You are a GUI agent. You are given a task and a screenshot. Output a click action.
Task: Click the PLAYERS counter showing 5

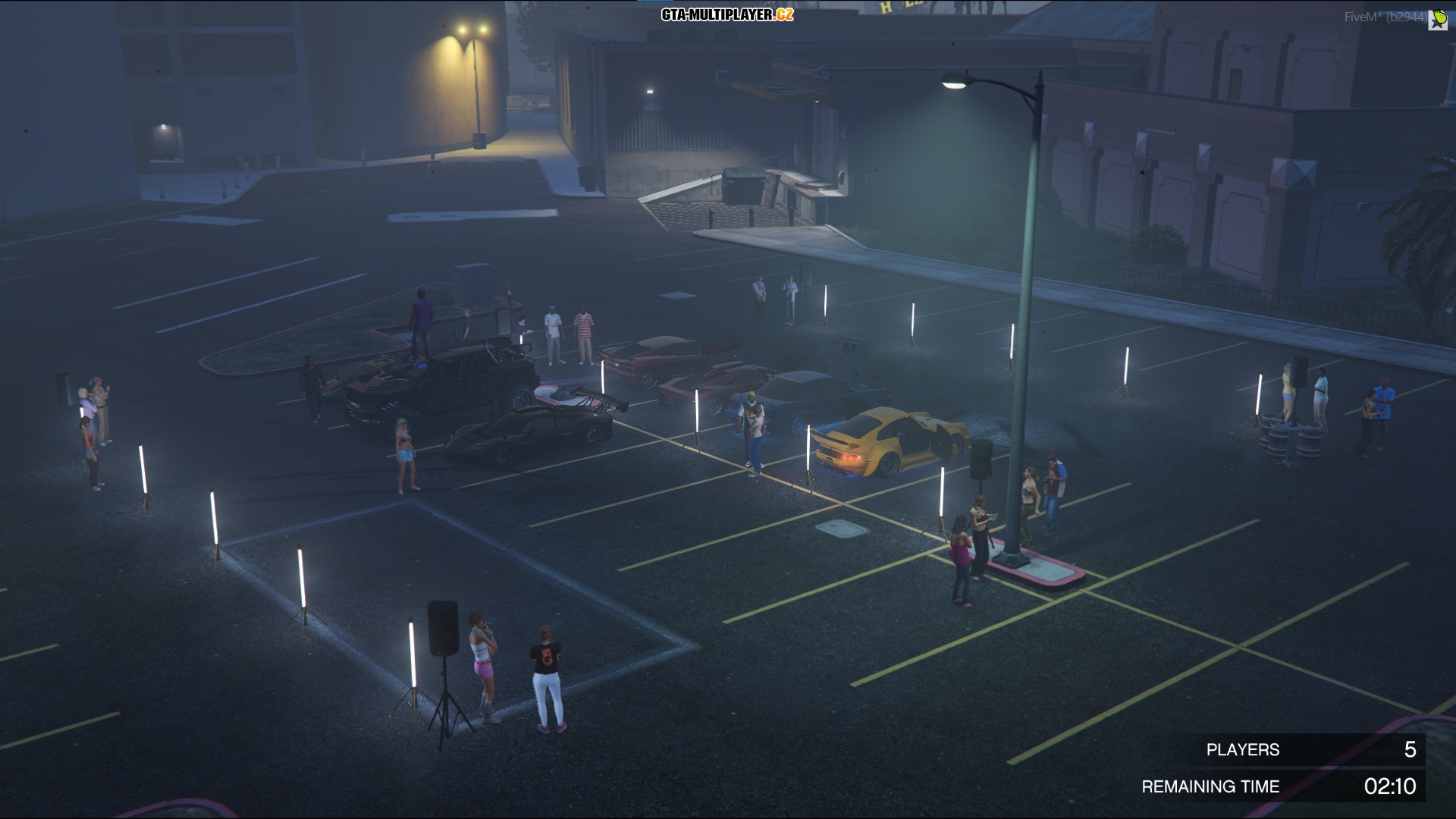(1241, 750)
